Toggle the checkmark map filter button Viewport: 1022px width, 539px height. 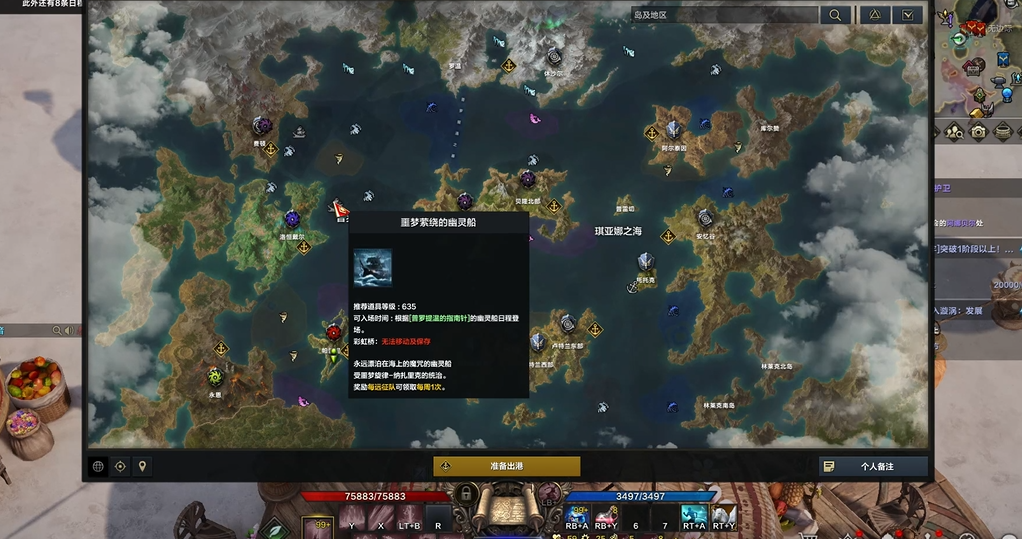point(908,15)
